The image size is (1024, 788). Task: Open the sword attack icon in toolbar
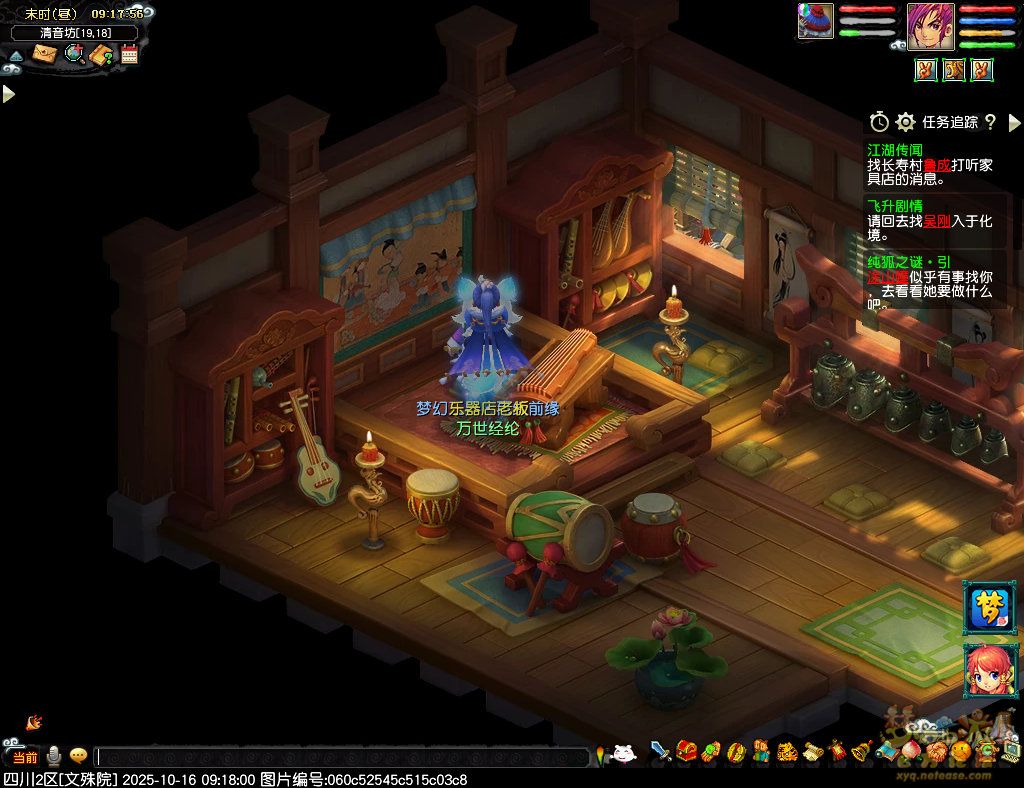pos(660,750)
